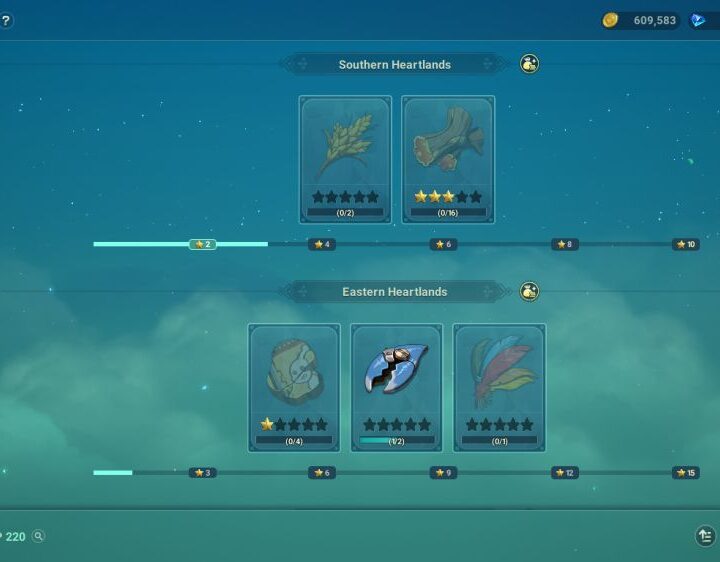View the 8-star Southern Heartlands milestone
The width and height of the screenshot is (720, 562).
564,244
